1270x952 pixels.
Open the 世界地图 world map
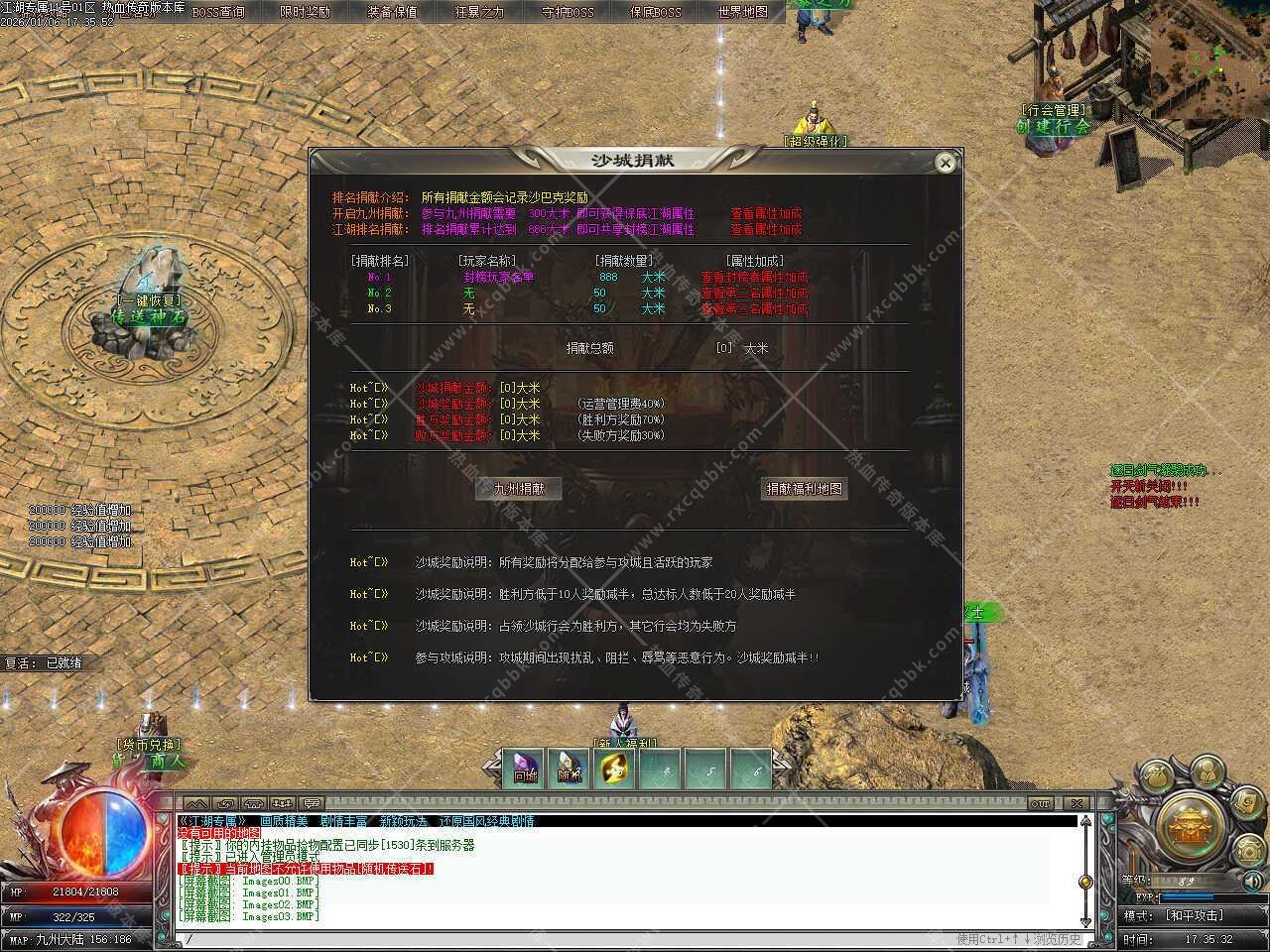pos(742,12)
